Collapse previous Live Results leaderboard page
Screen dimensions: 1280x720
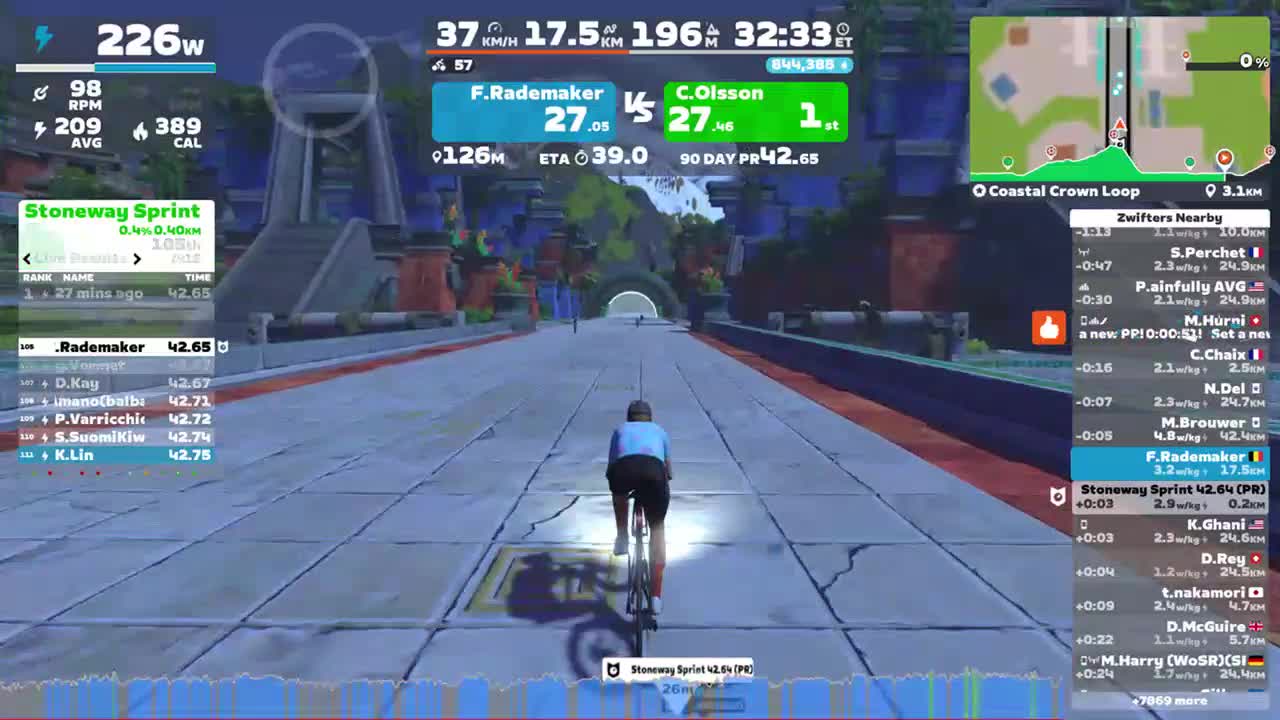click(x=26, y=258)
